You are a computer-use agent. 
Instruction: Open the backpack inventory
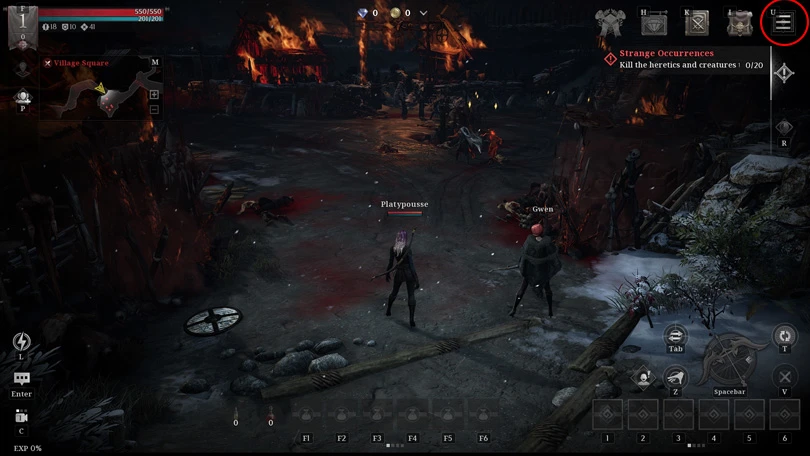point(740,22)
